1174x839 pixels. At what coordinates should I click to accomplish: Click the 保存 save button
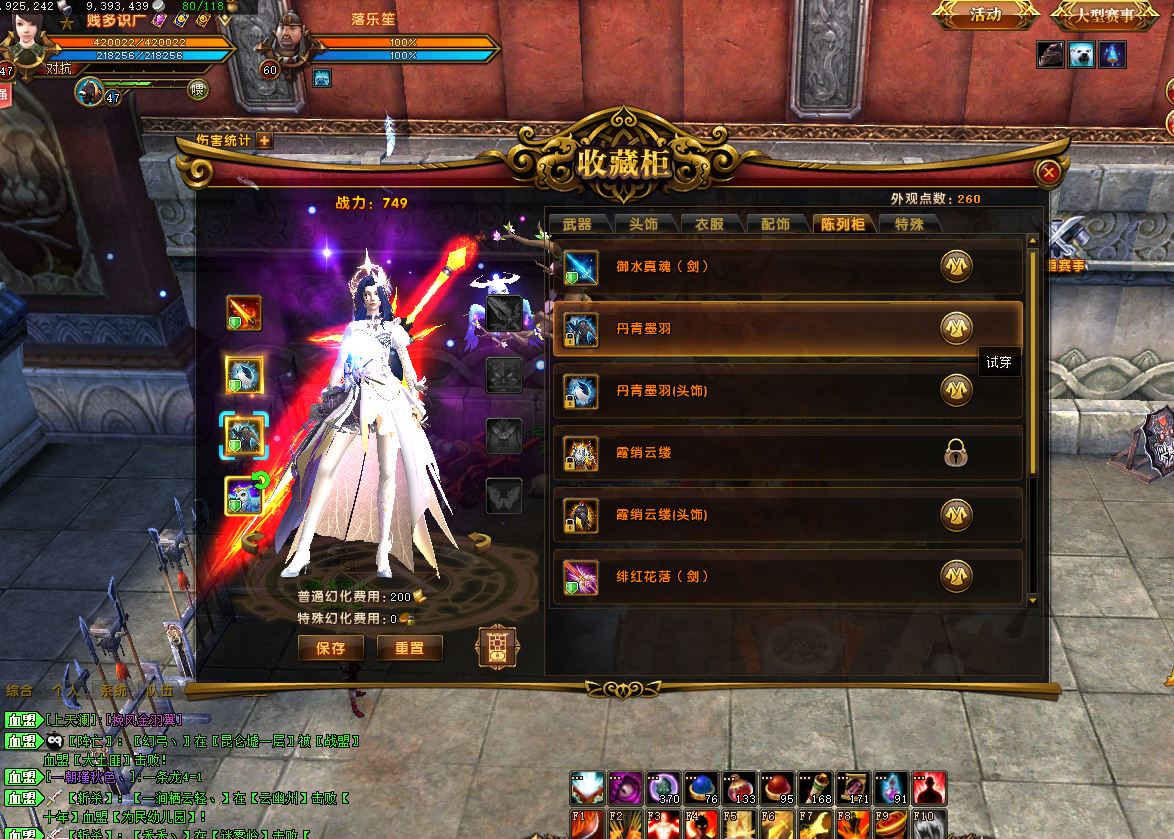point(331,648)
